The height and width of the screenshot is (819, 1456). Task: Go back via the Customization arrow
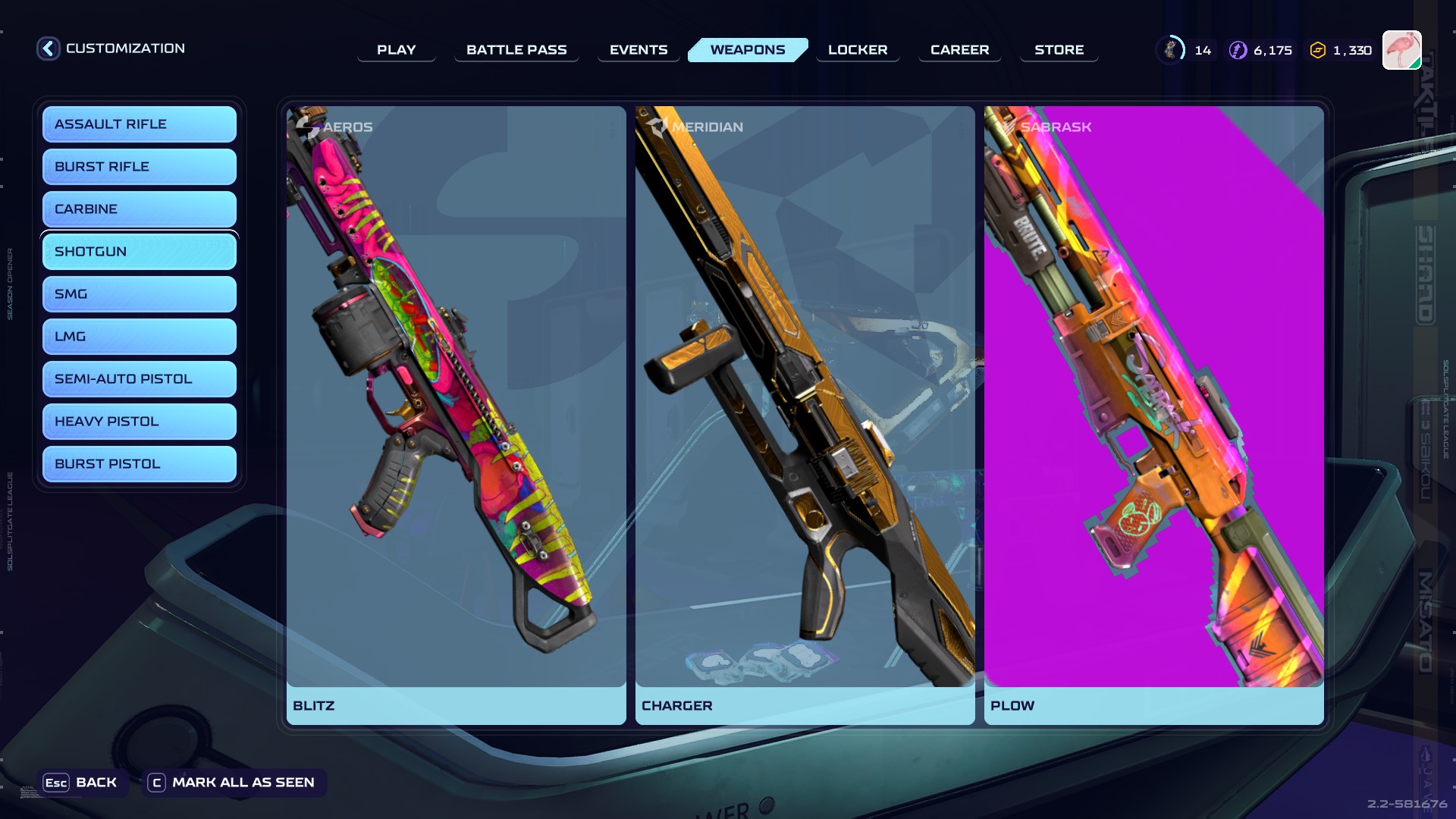49,49
